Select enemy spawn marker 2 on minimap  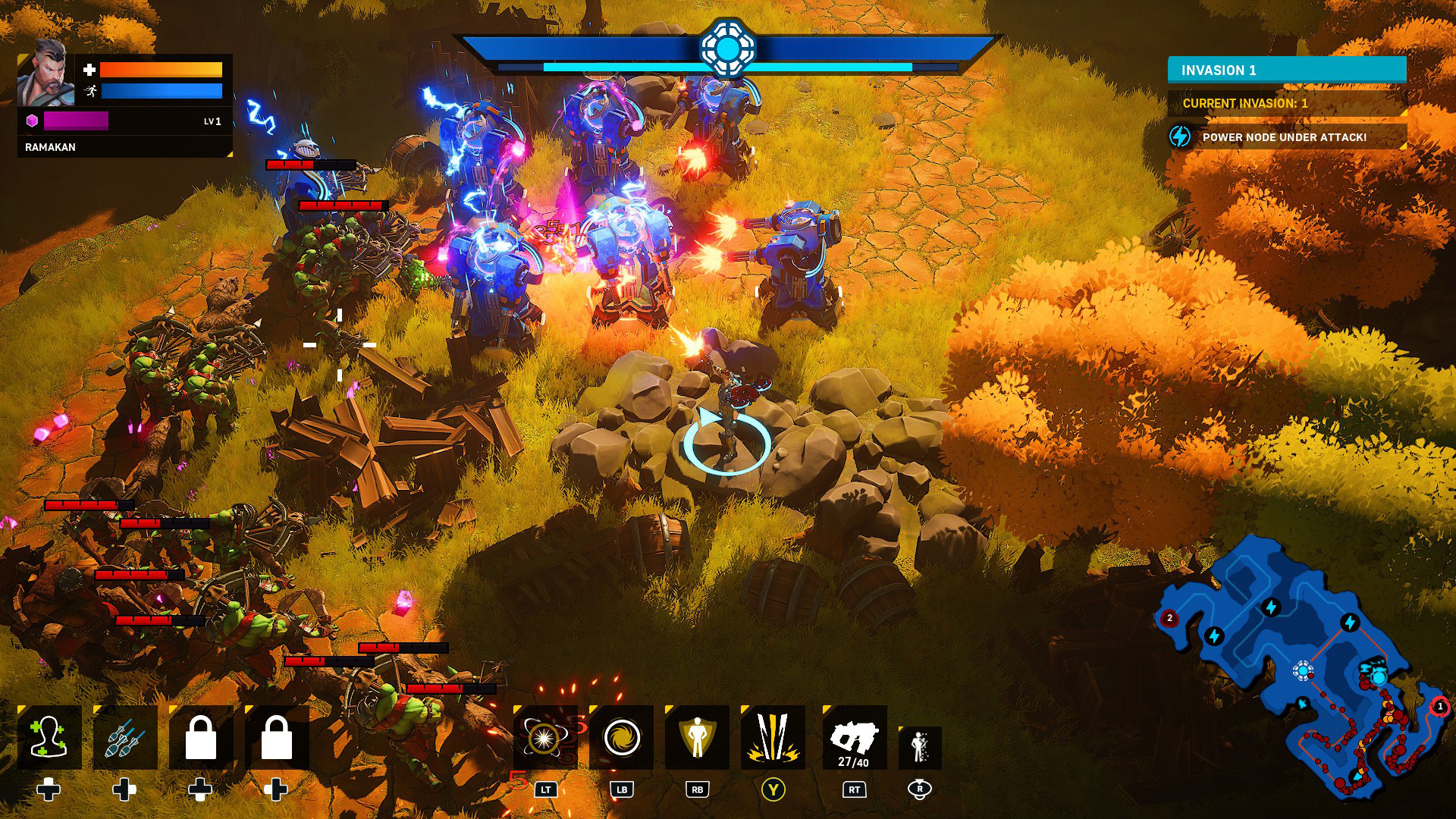point(1169,618)
